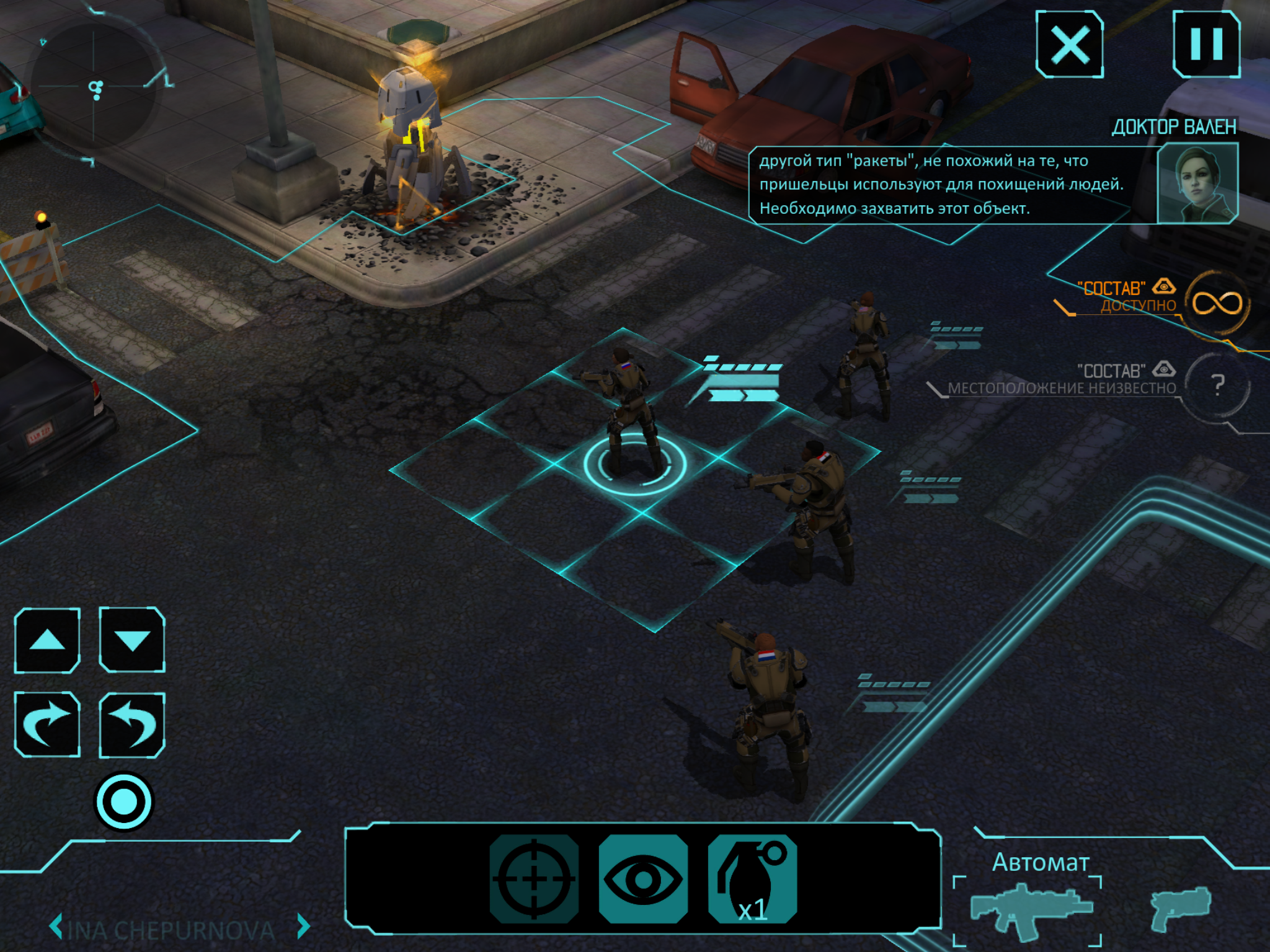Activate the crosshair fire ability
Image resolution: width=1270 pixels, height=952 pixels.
pyautogui.click(x=534, y=878)
